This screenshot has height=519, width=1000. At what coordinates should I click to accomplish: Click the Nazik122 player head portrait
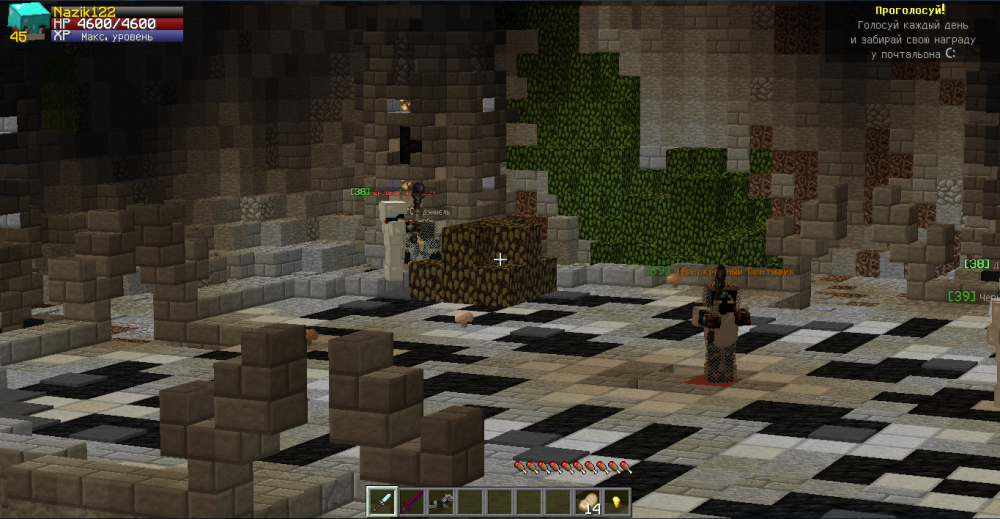pos(25,22)
